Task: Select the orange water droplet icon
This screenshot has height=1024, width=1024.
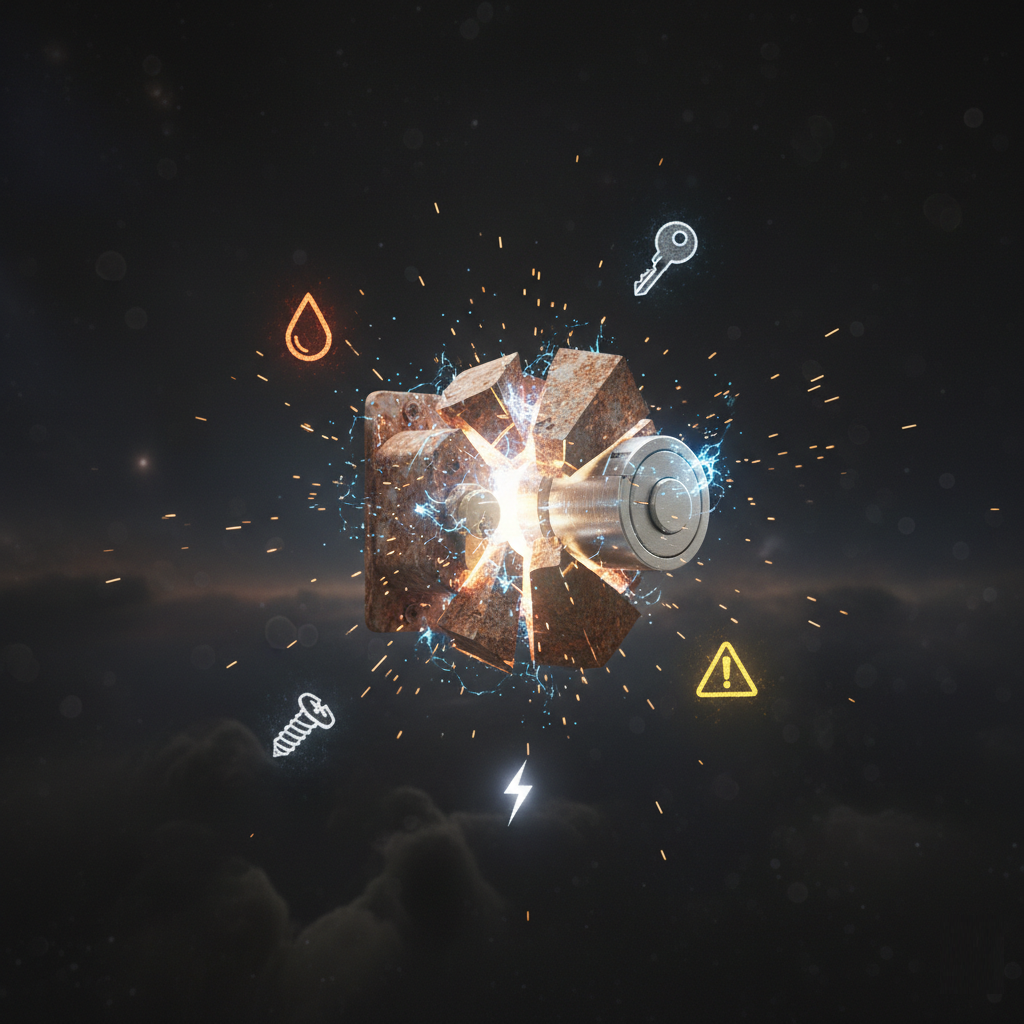Action: [308, 328]
